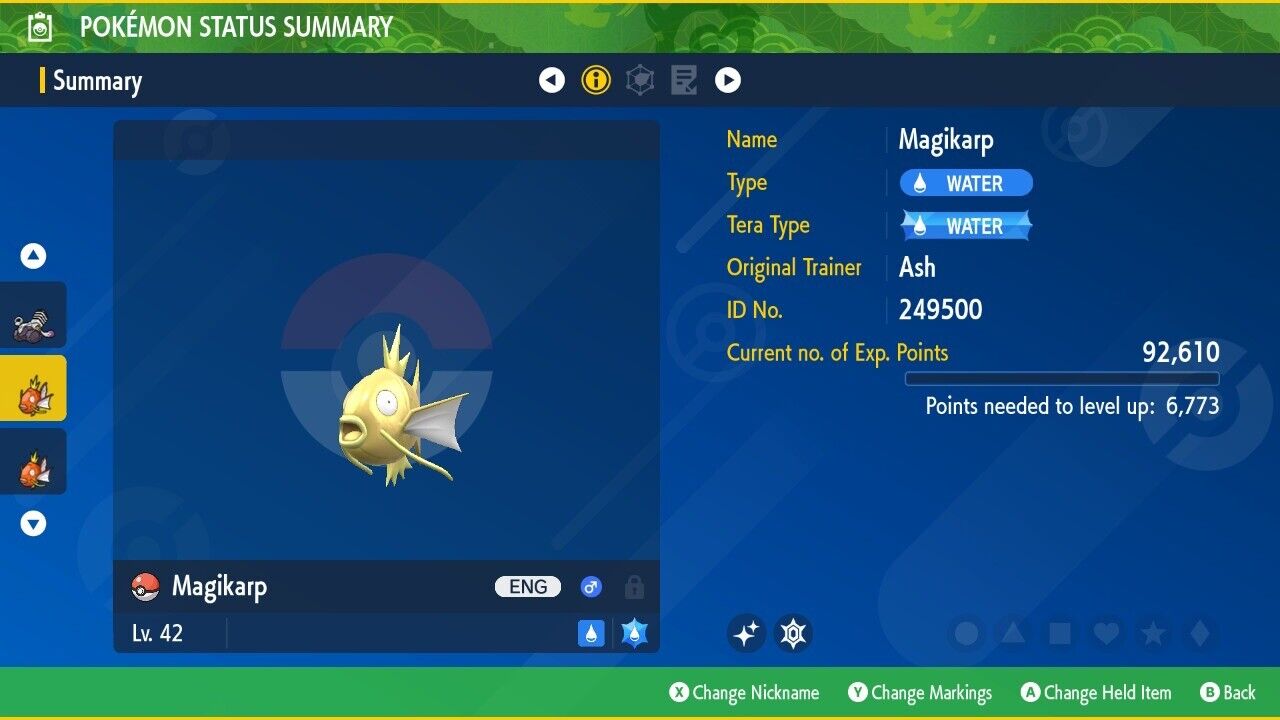Switch to the hexagon stats tab
1280x720 pixels.
640,80
